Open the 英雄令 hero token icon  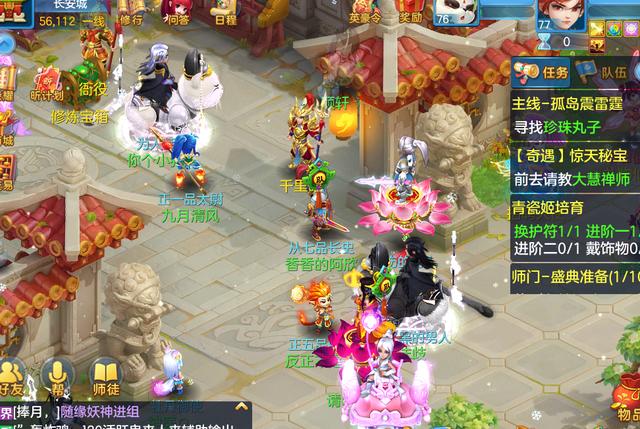coord(365,12)
